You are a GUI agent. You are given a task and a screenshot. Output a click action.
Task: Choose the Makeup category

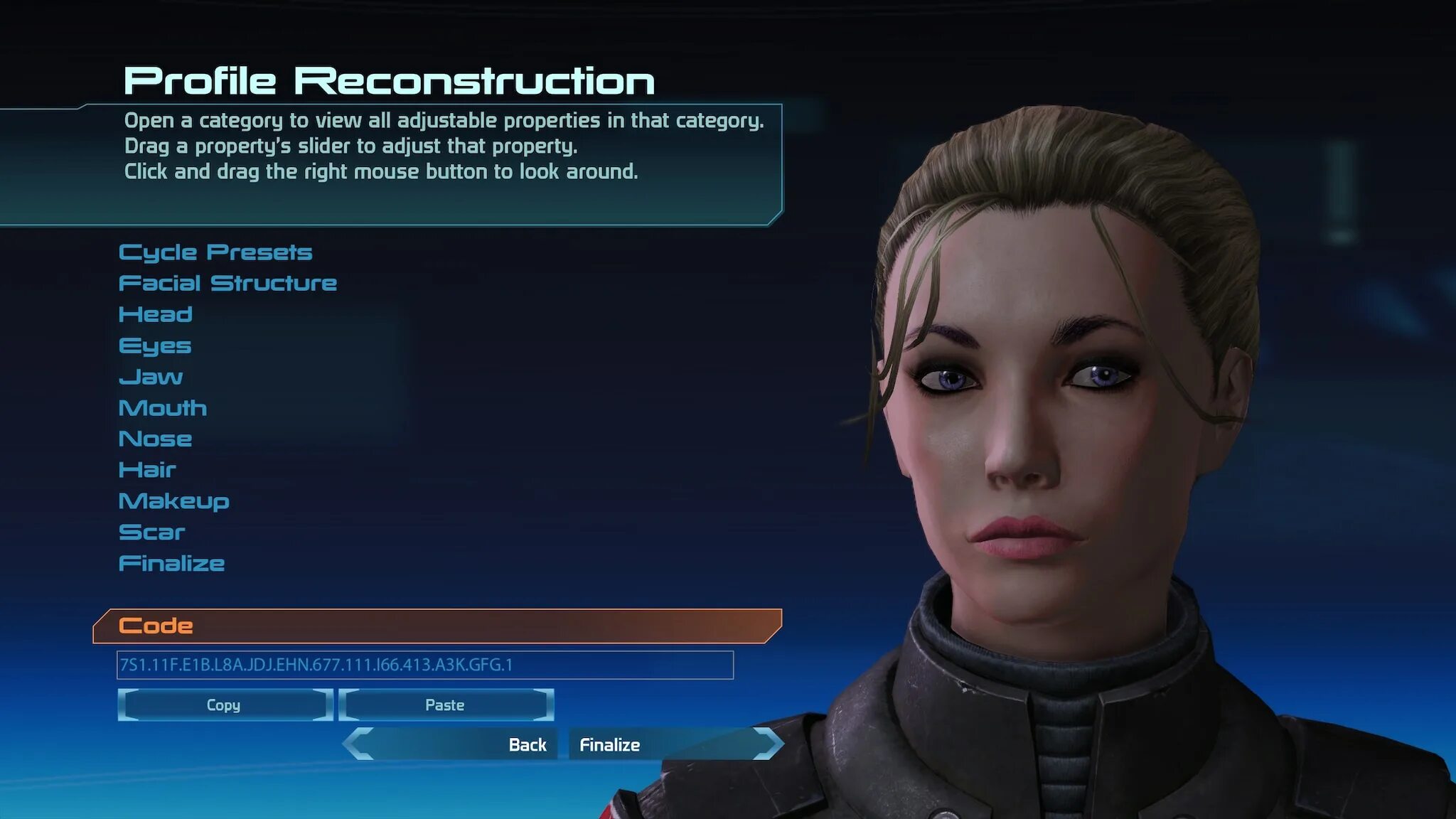174,501
